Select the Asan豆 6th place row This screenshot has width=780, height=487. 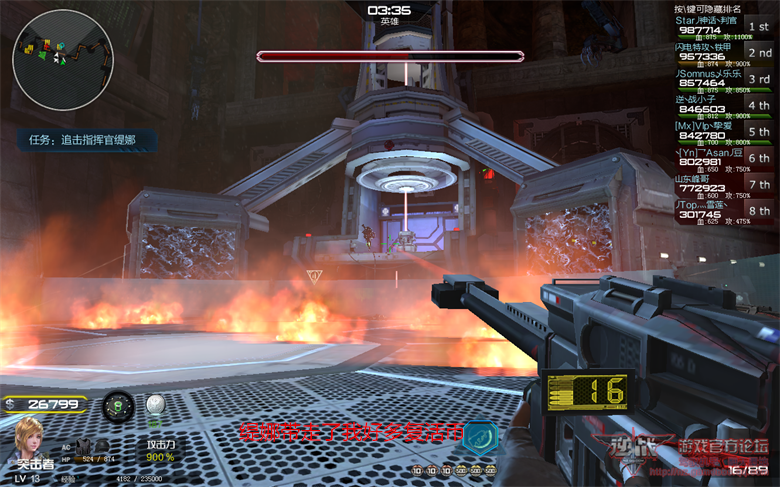[723, 158]
